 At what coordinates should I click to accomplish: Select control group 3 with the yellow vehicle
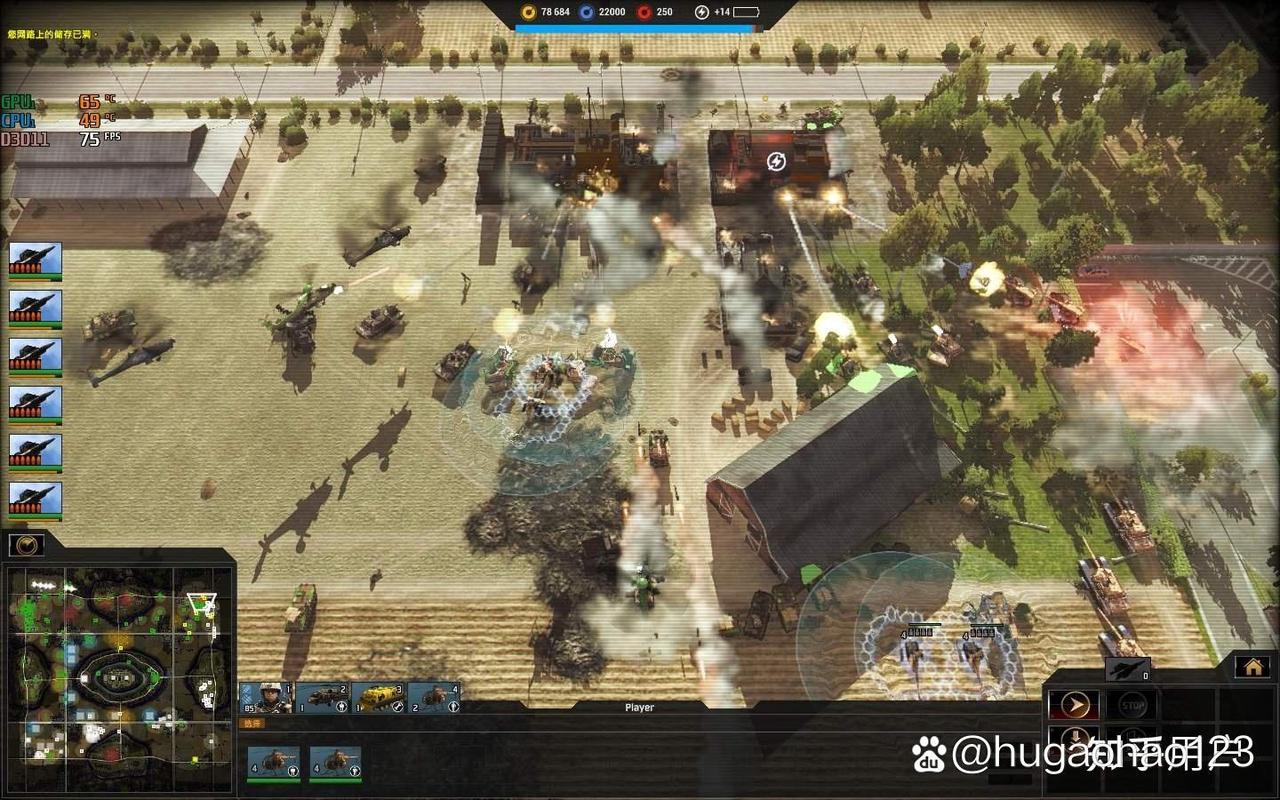pos(380,697)
